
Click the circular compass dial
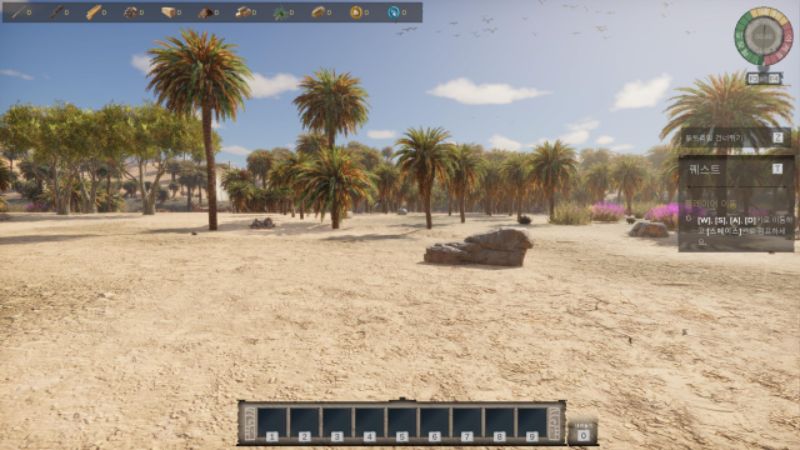(x=763, y=37)
